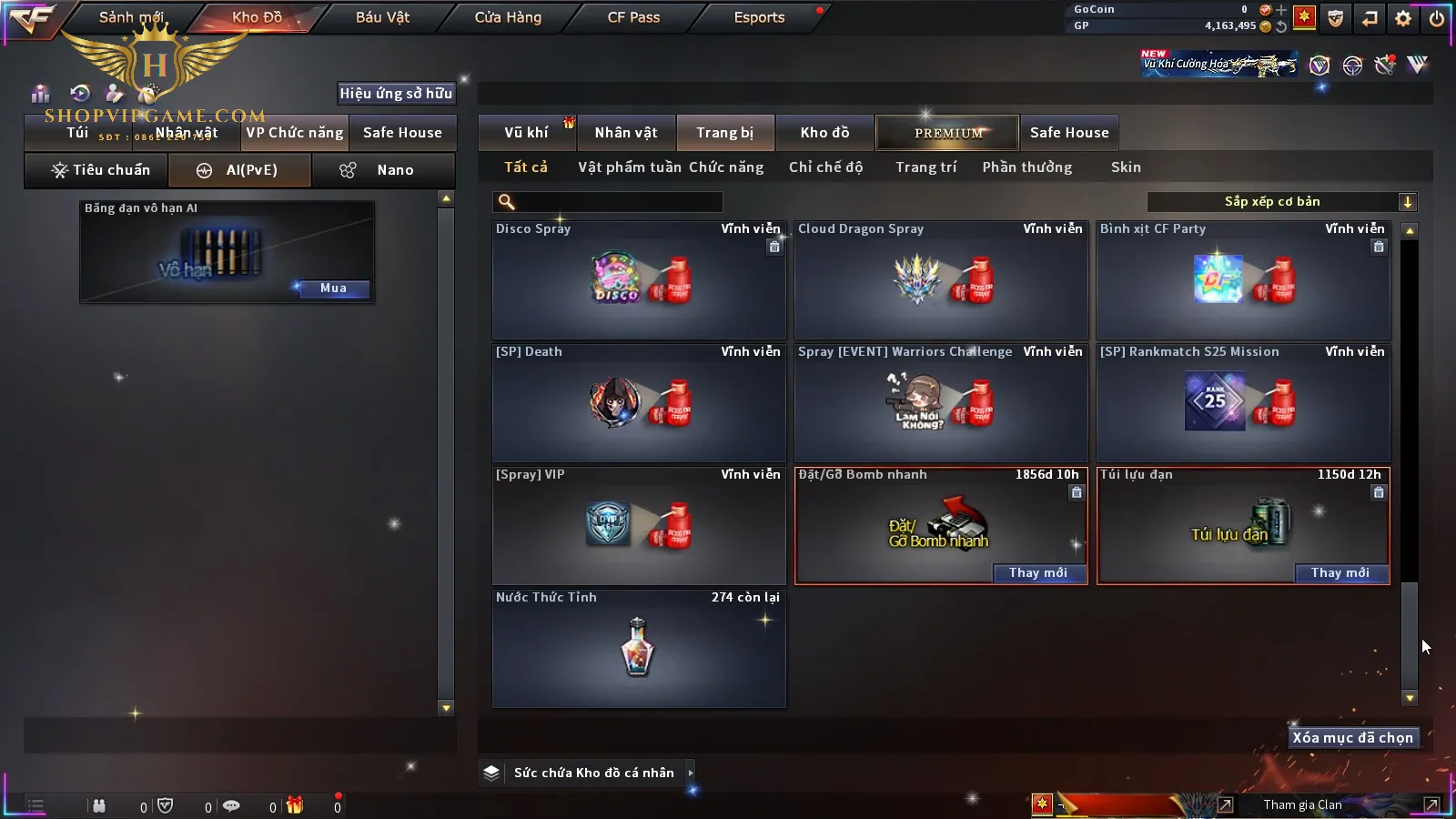
Task: Renew the Đặt/Gỡ Bomb nhanh item
Action: point(1038,572)
